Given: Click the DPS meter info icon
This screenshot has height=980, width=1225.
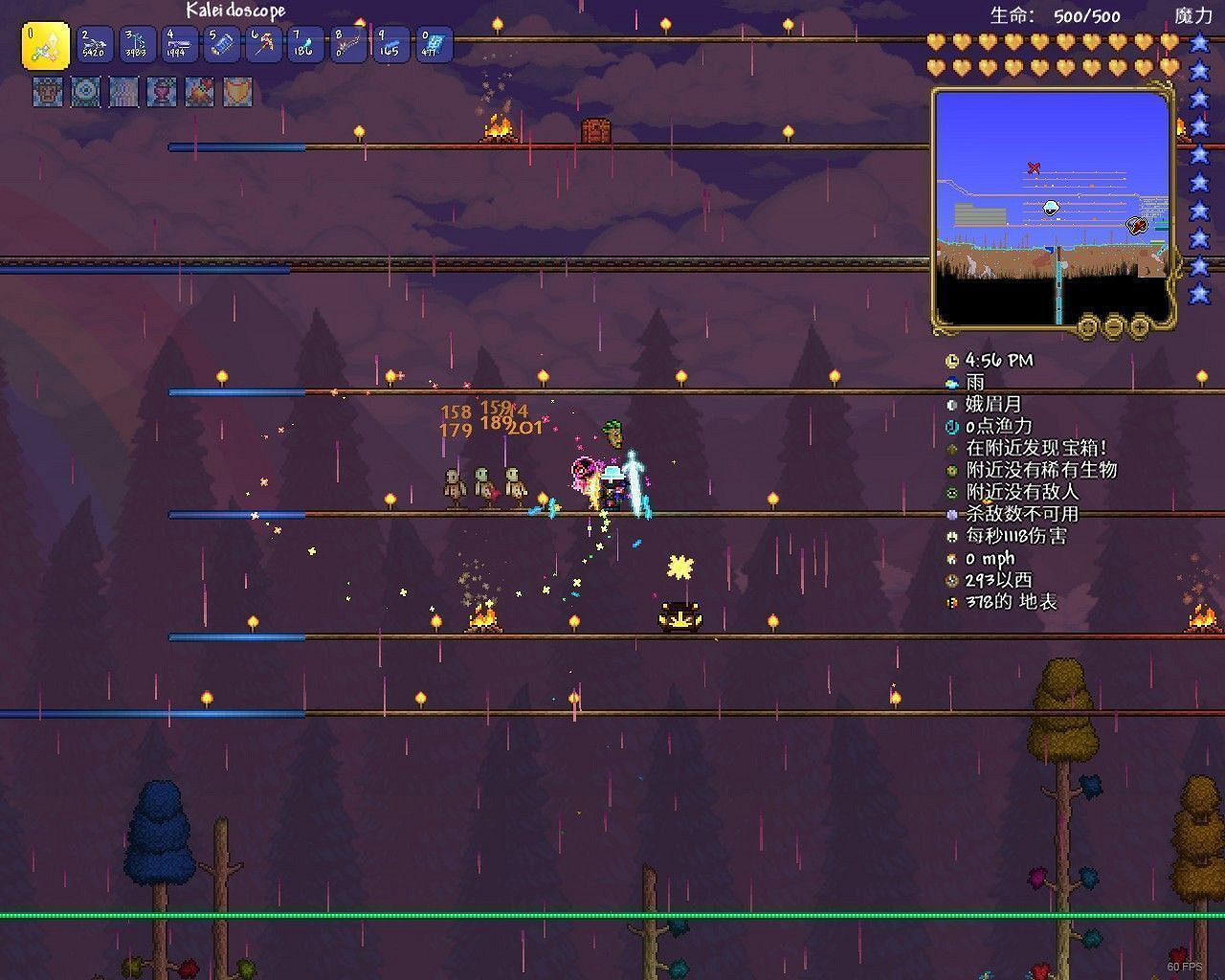Looking at the screenshot, I should [950, 538].
